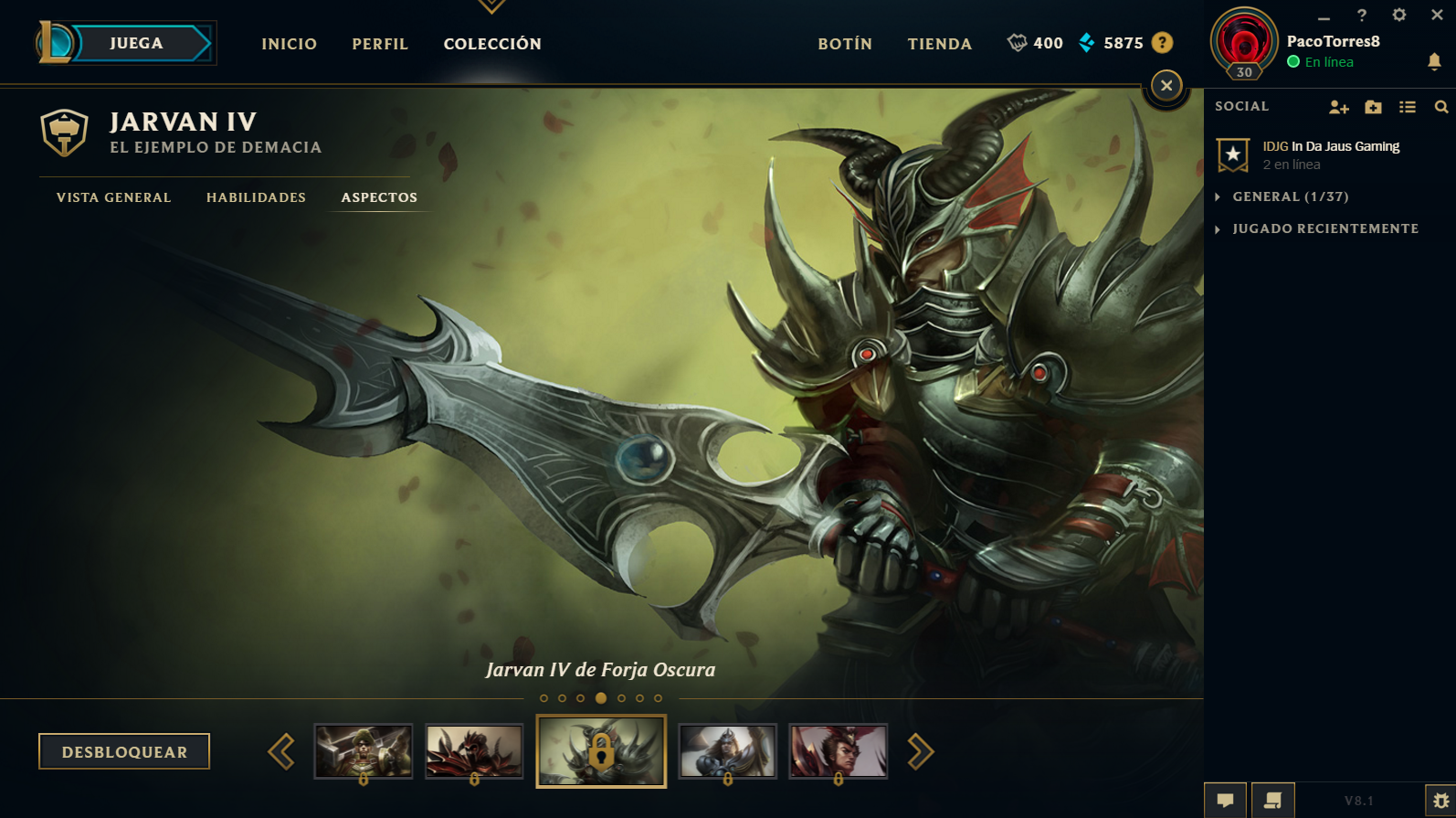Select the skin thumbnail with silver-blue armor

[727, 750]
